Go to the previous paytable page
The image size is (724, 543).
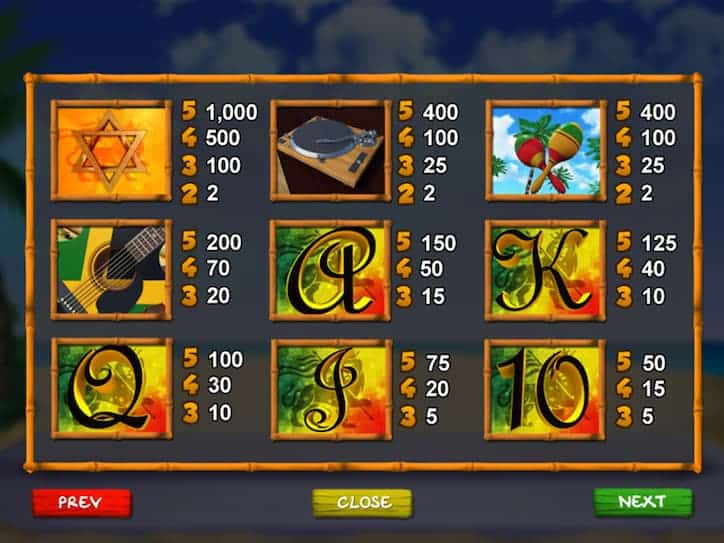coord(81,502)
